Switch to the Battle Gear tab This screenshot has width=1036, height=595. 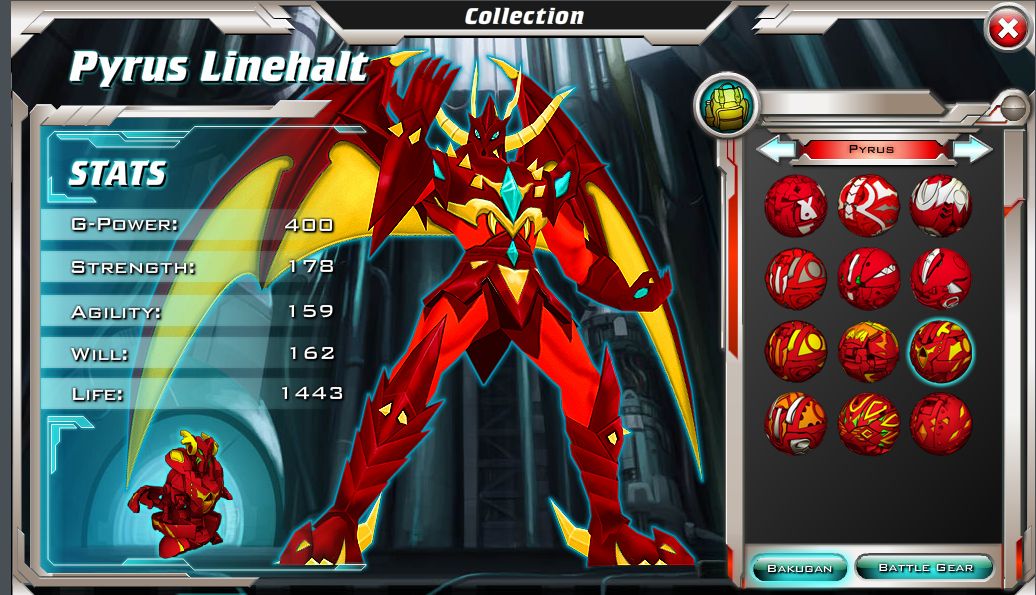(x=925, y=568)
